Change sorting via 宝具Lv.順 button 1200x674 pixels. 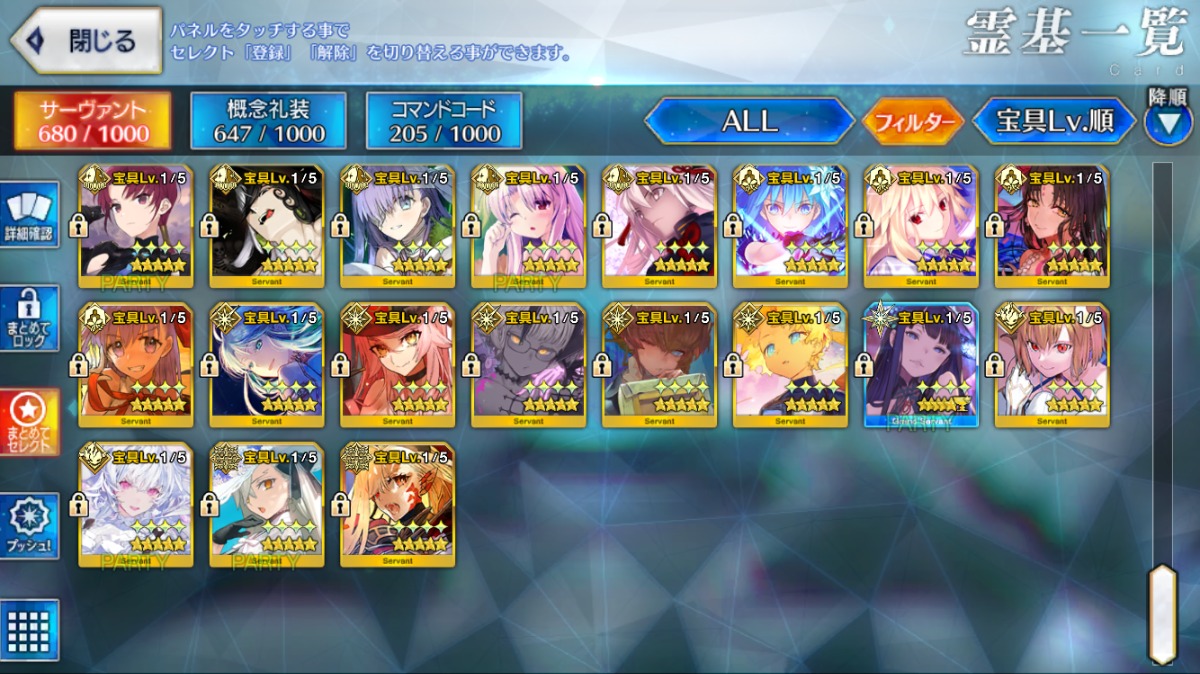(1055, 122)
